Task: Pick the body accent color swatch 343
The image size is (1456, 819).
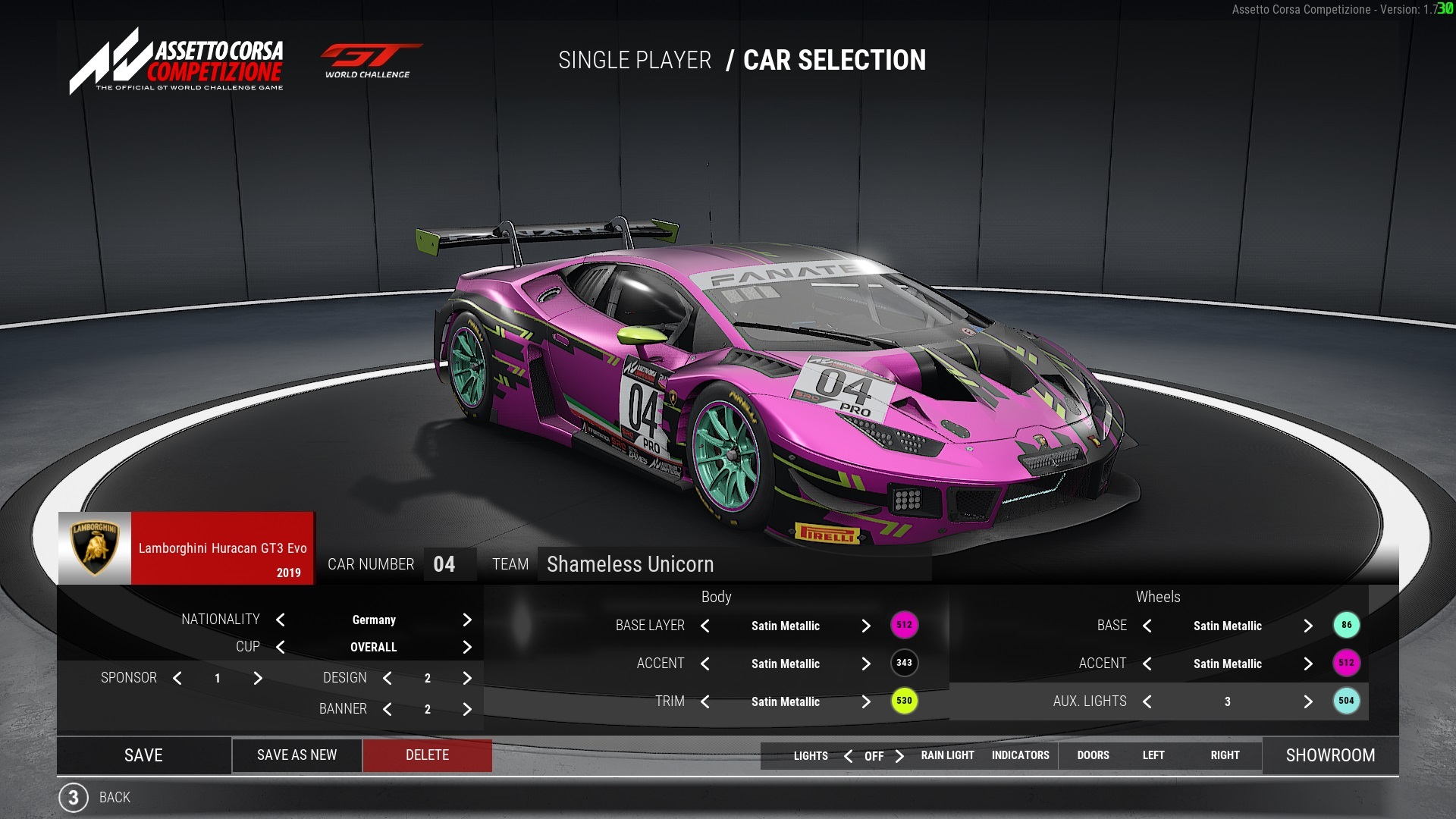Action: pos(904,664)
